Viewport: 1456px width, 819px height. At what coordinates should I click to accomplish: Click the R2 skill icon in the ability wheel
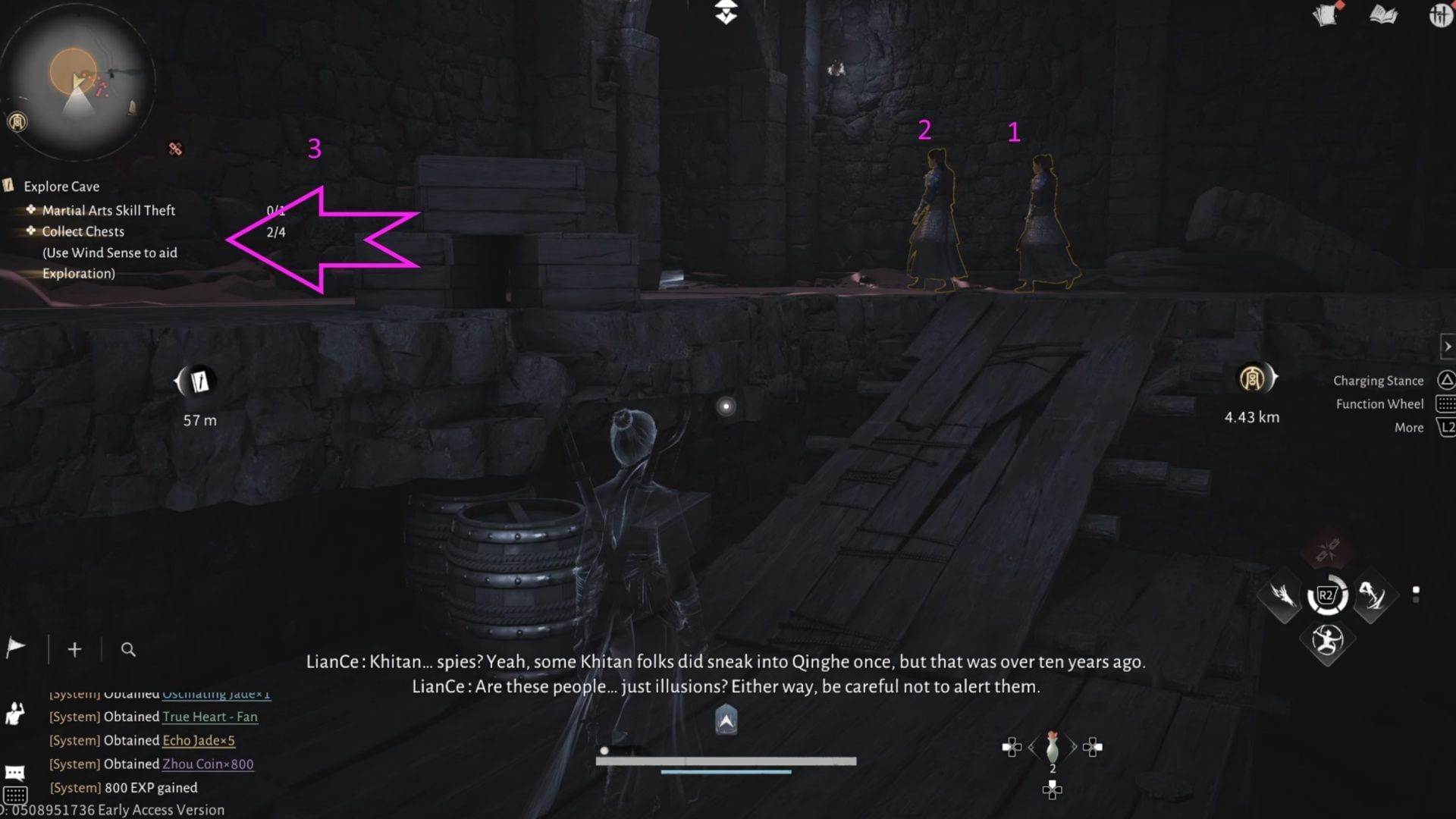coord(1326,597)
